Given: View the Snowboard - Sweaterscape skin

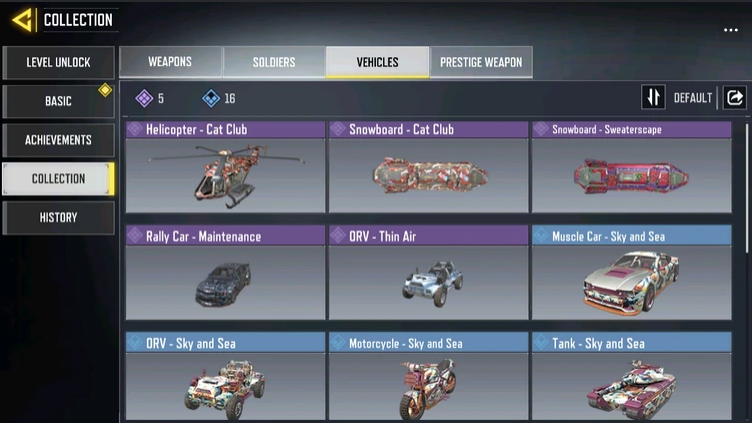Looking at the screenshot, I should pyautogui.click(x=631, y=168).
